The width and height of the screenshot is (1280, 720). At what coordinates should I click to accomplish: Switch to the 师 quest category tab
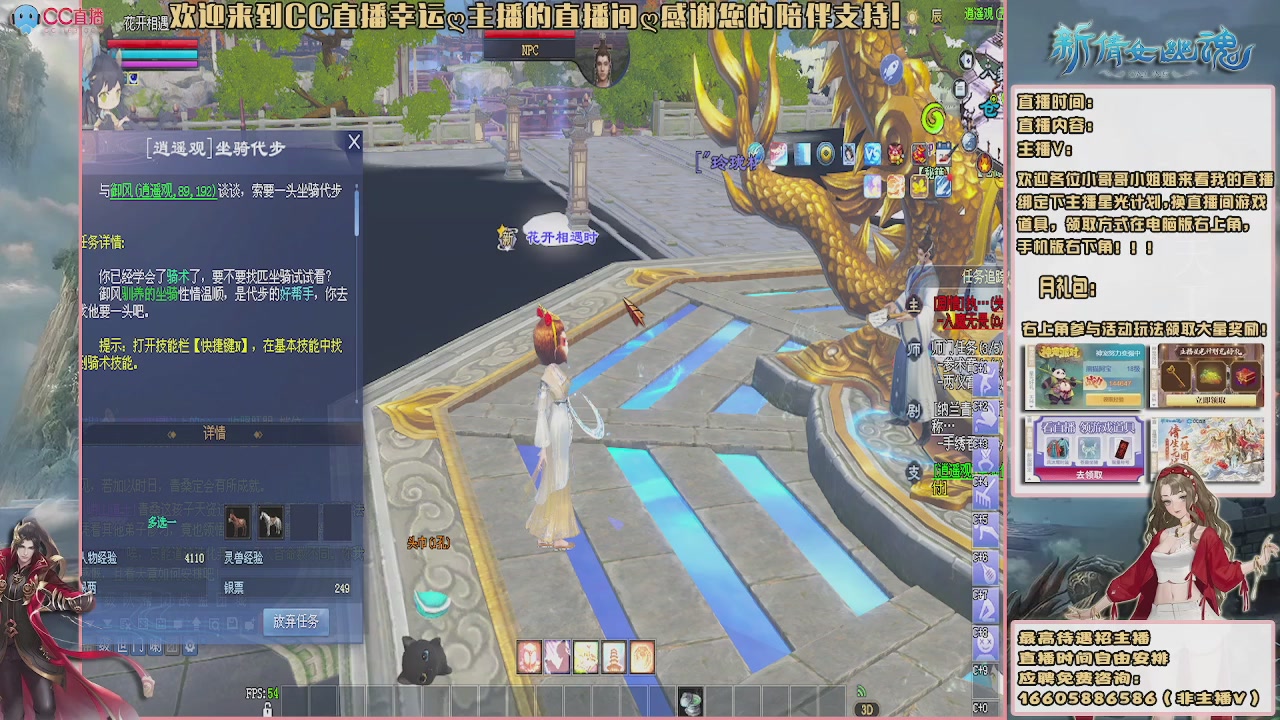[x=915, y=349]
